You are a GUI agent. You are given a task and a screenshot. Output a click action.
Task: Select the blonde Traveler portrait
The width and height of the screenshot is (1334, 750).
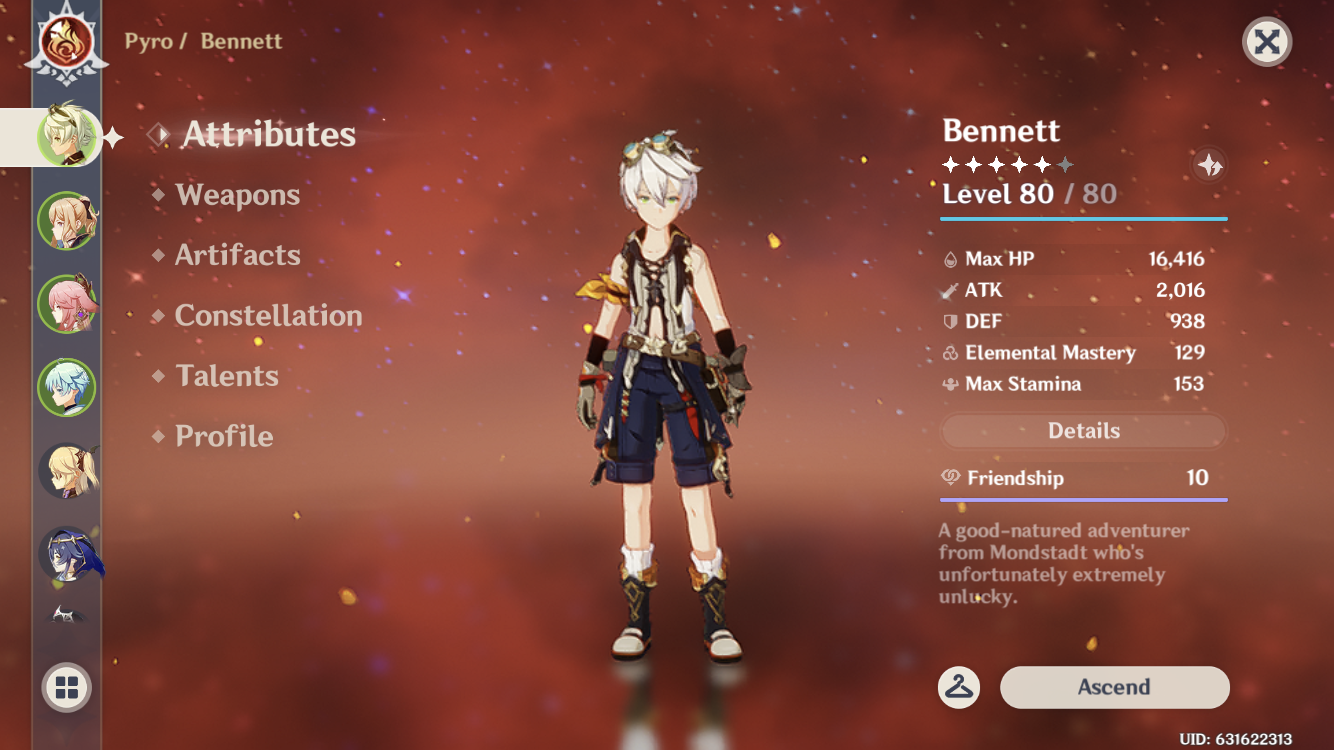coord(67,471)
